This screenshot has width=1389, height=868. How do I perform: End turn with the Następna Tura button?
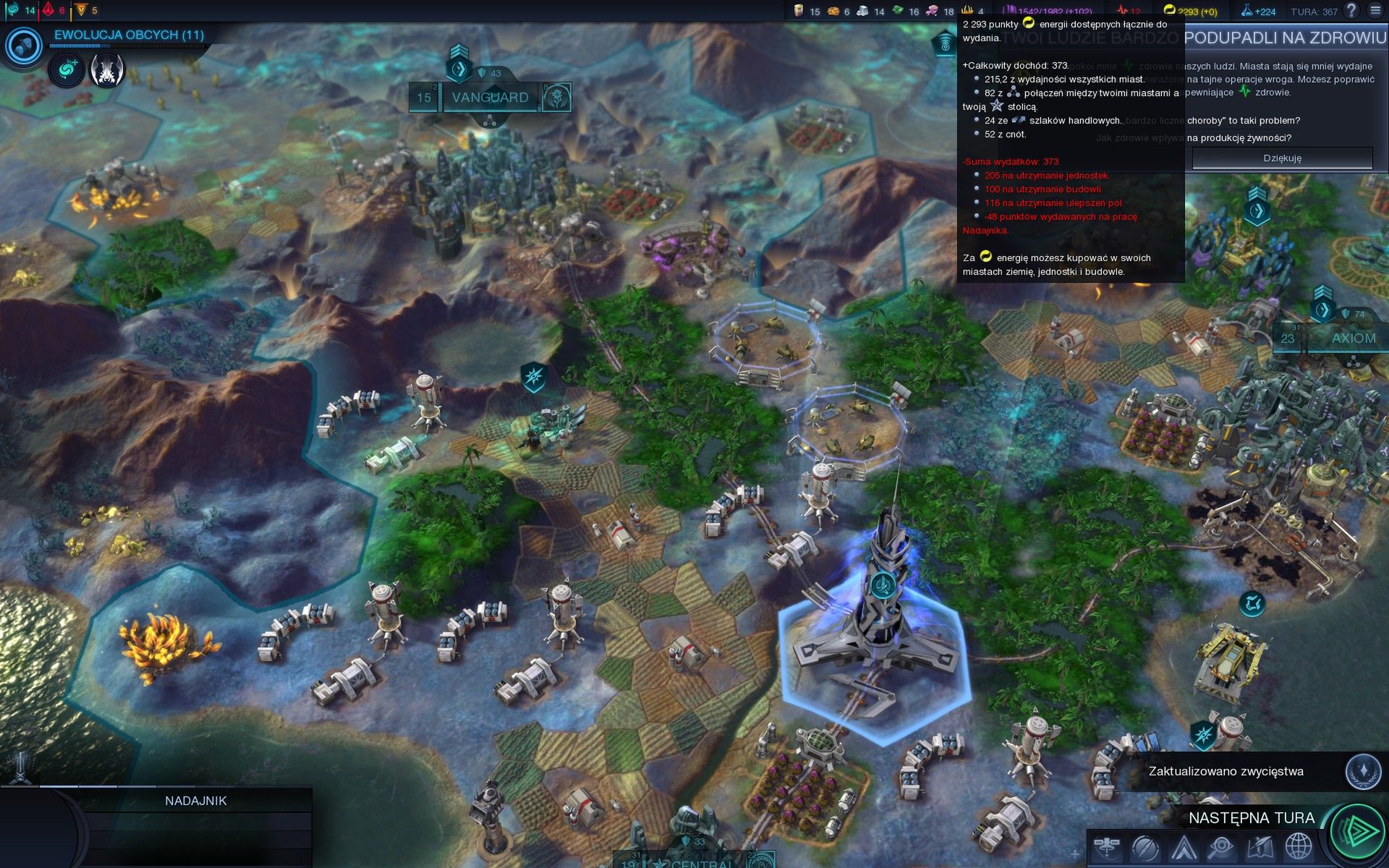(x=1357, y=830)
